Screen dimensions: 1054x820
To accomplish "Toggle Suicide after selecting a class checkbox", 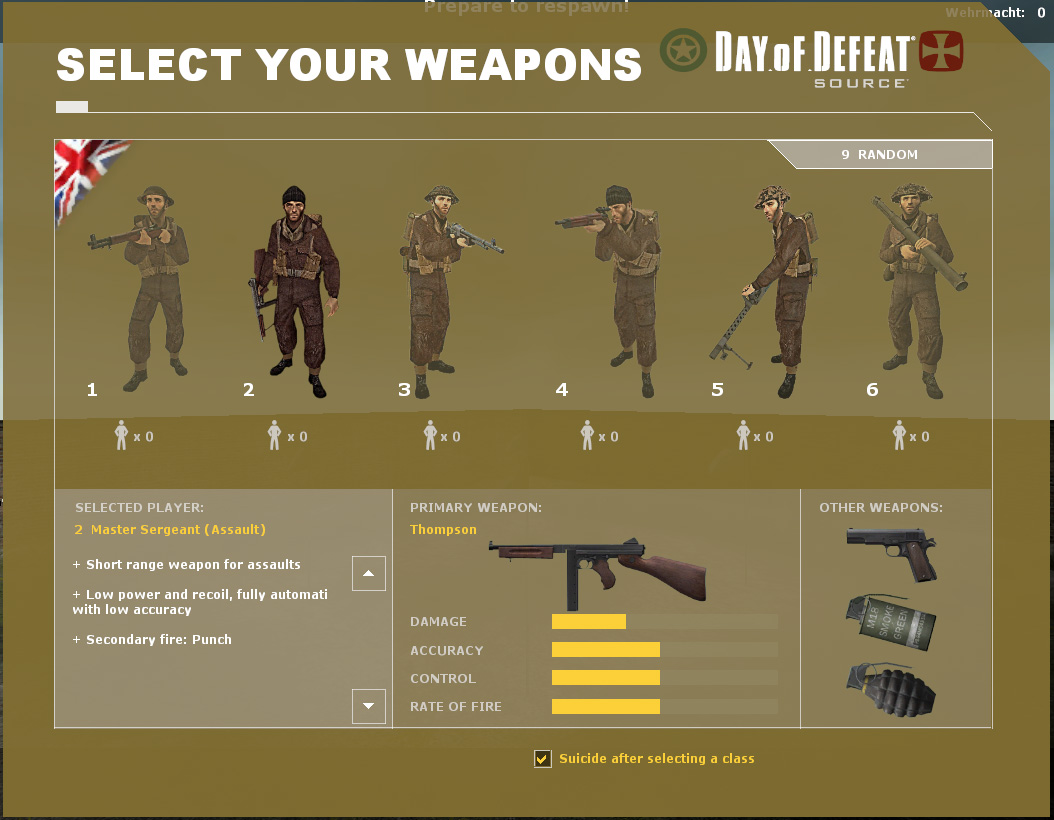I will 543,759.
